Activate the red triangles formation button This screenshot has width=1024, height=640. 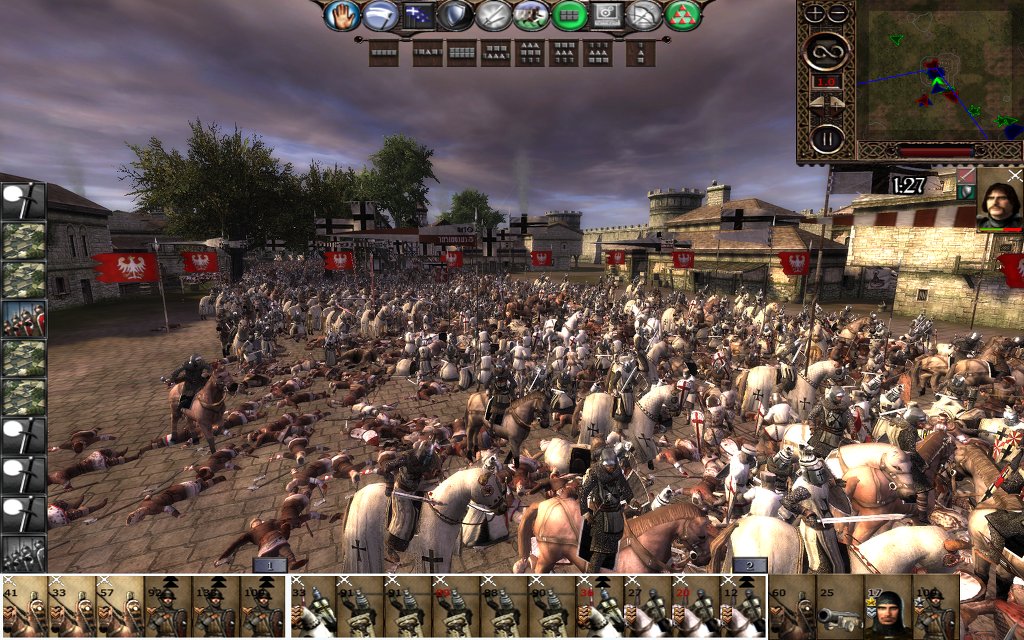click(683, 15)
